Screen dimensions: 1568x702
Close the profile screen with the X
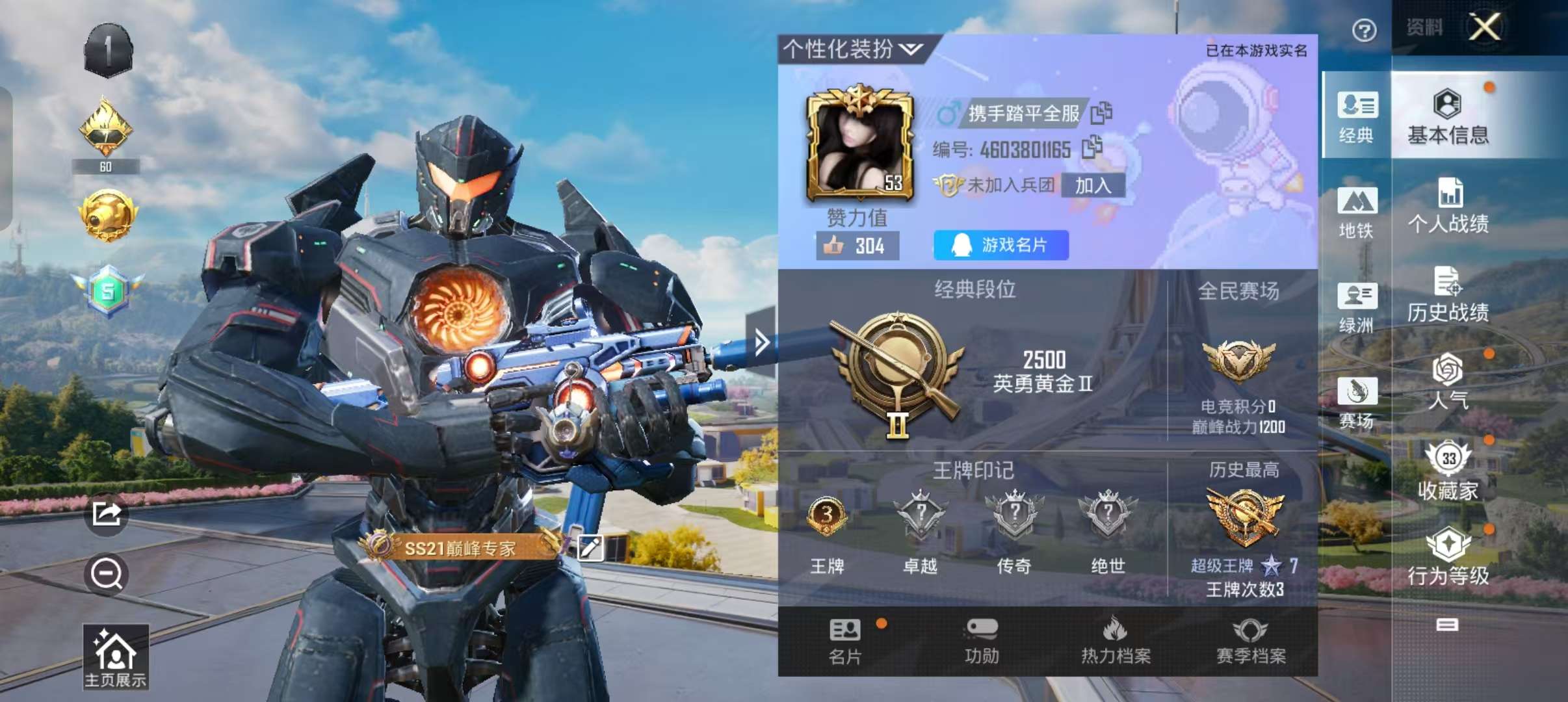(1485, 27)
